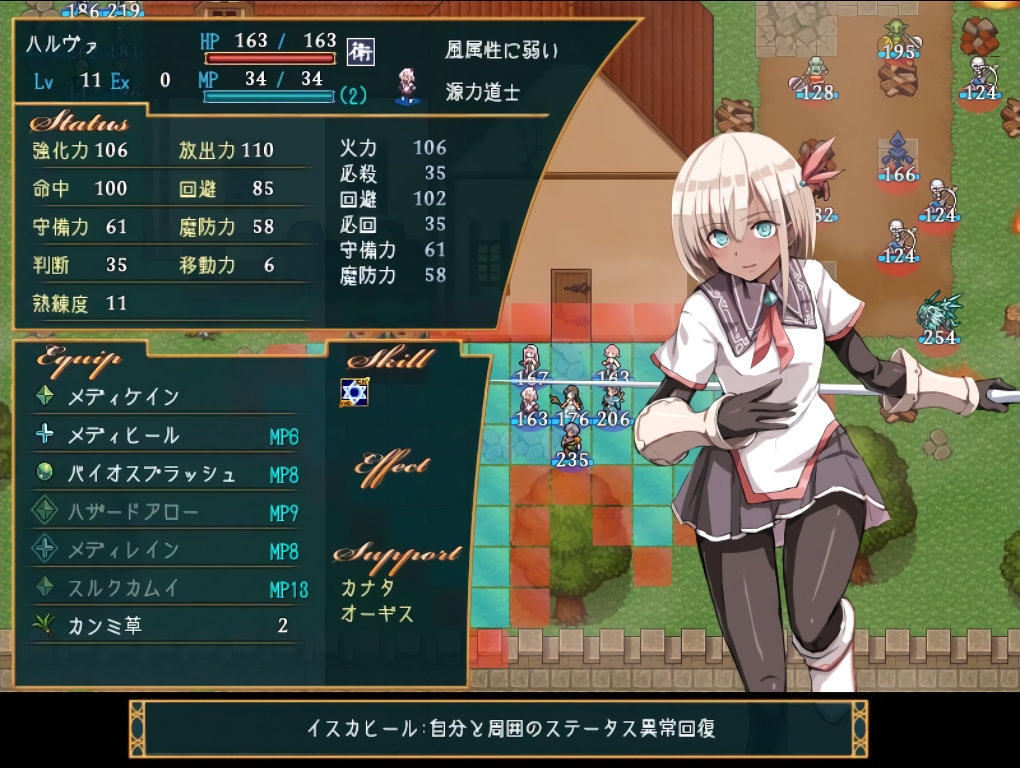Choose the スルクカムイ entry
1020x768 pixels.
tap(123, 588)
